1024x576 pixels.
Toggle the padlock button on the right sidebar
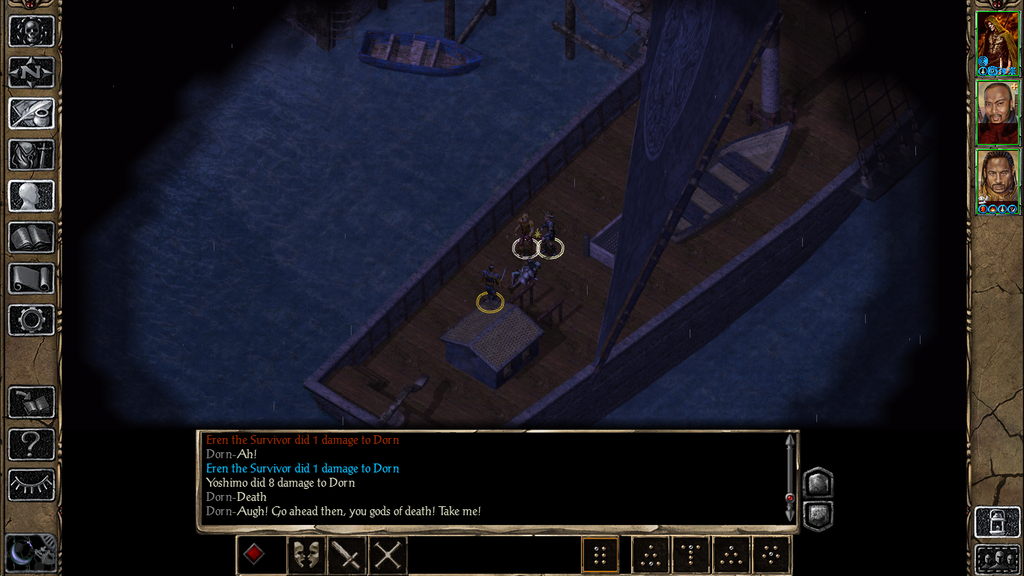997,522
